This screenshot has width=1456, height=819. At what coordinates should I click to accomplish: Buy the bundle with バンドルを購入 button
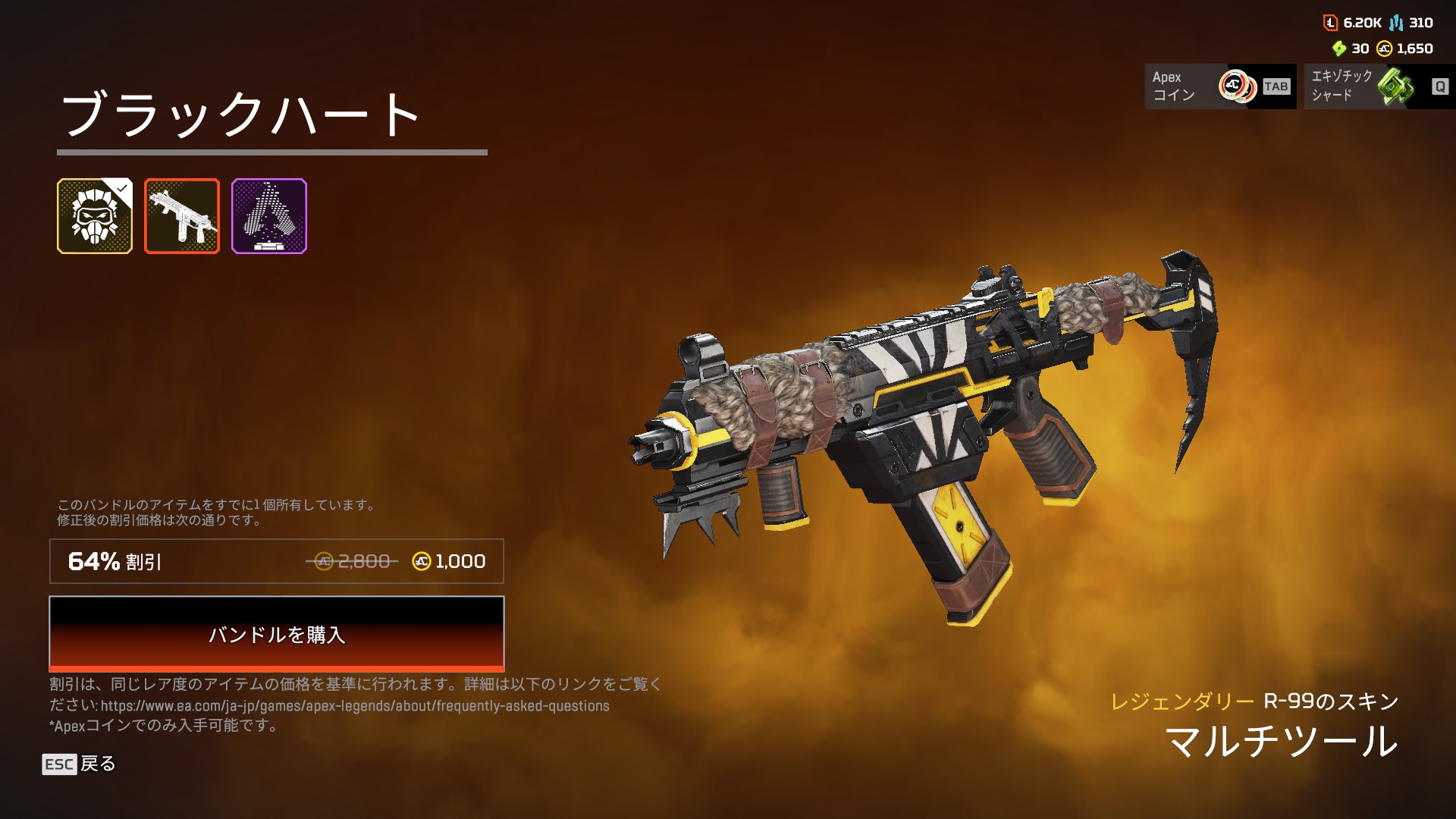click(276, 634)
